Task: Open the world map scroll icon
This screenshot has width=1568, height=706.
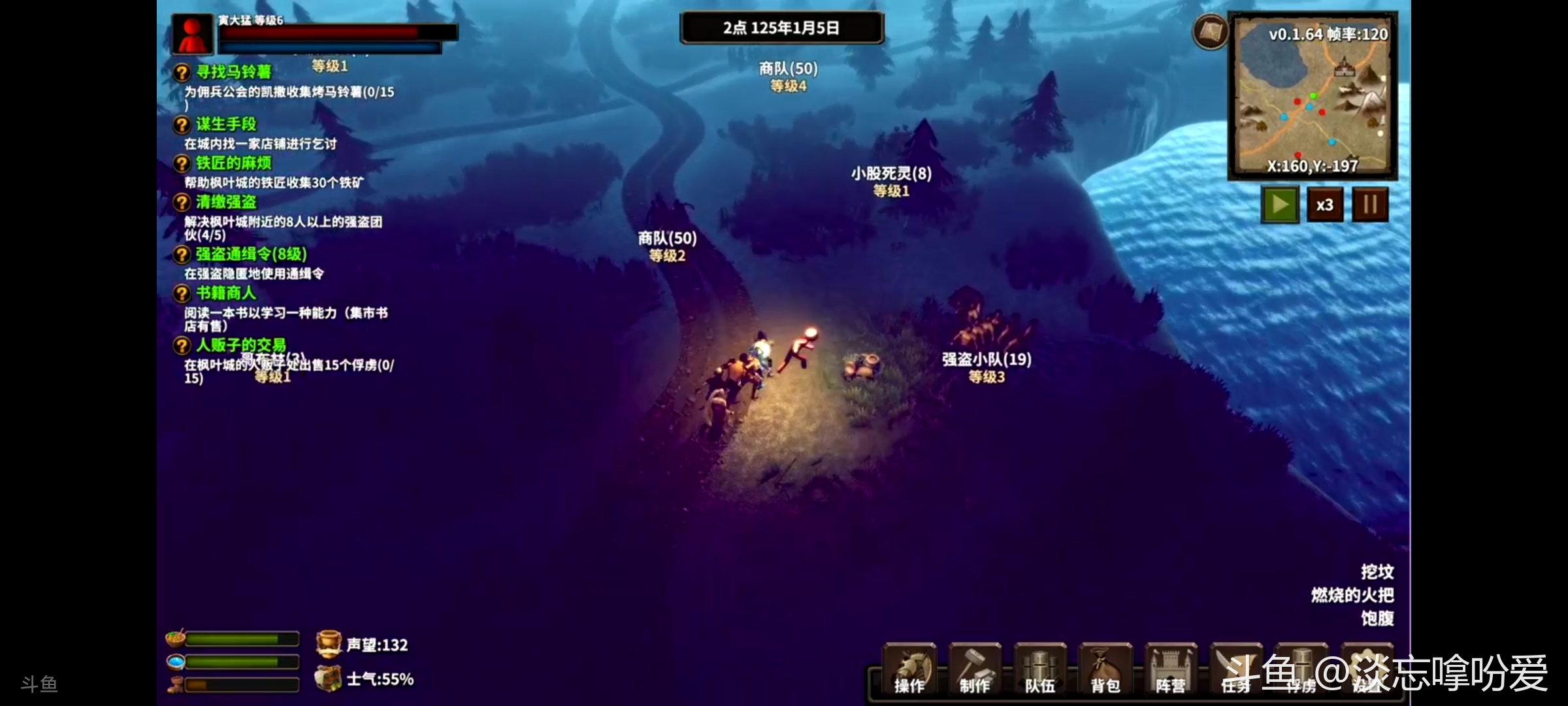Action: click(1211, 31)
